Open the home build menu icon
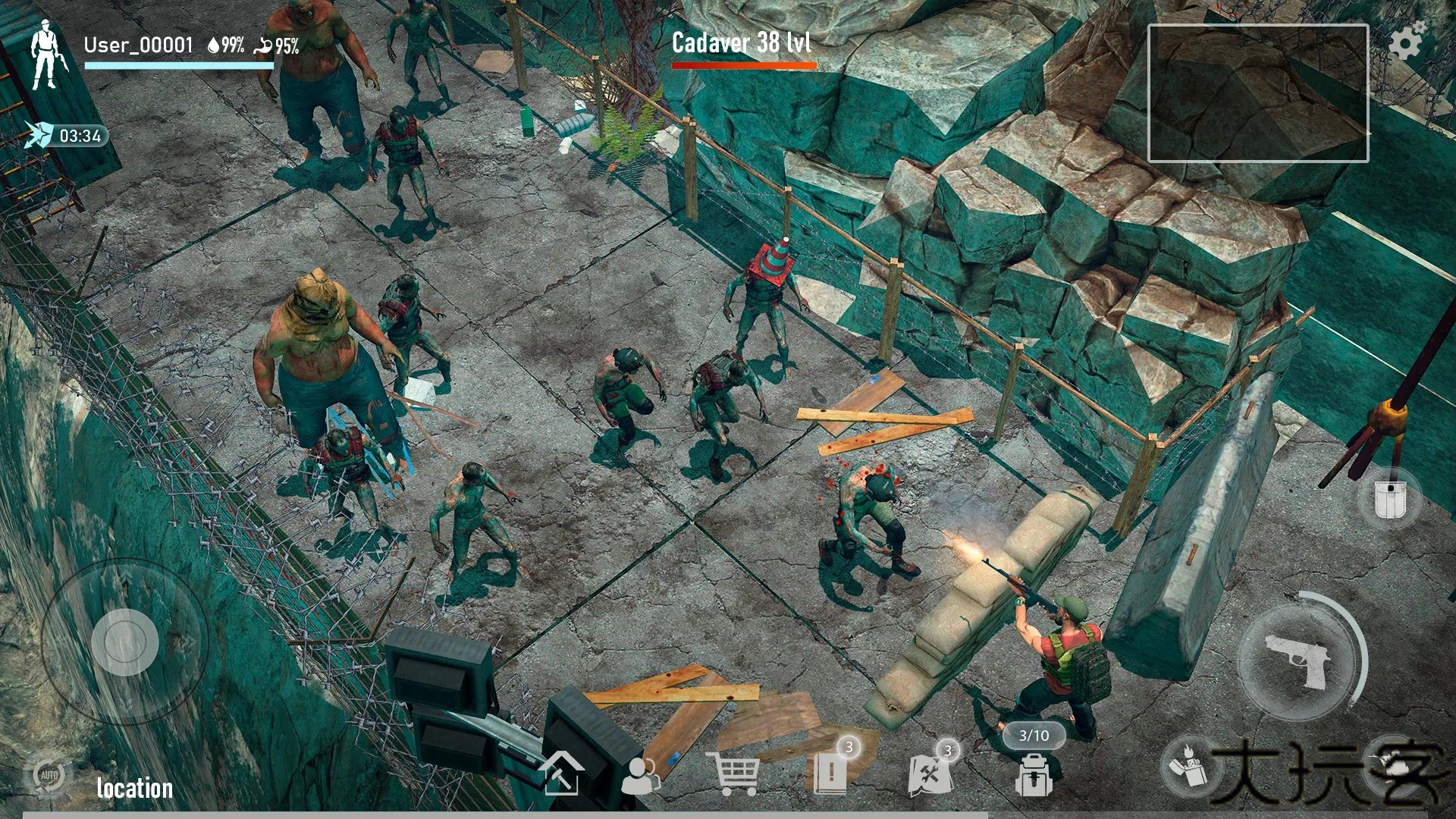Viewport: 1456px width, 819px height. (x=561, y=773)
